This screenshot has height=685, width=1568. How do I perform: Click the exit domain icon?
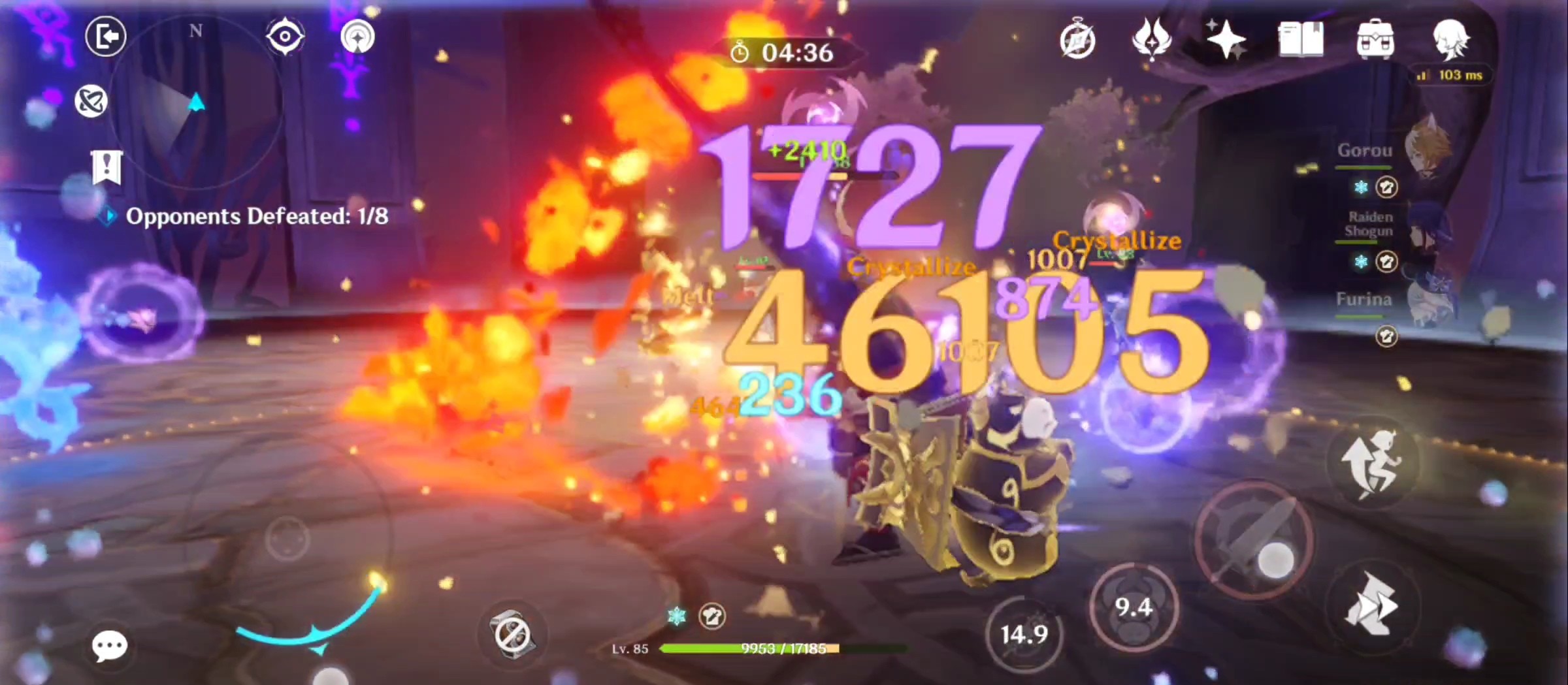[x=105, y=37]
